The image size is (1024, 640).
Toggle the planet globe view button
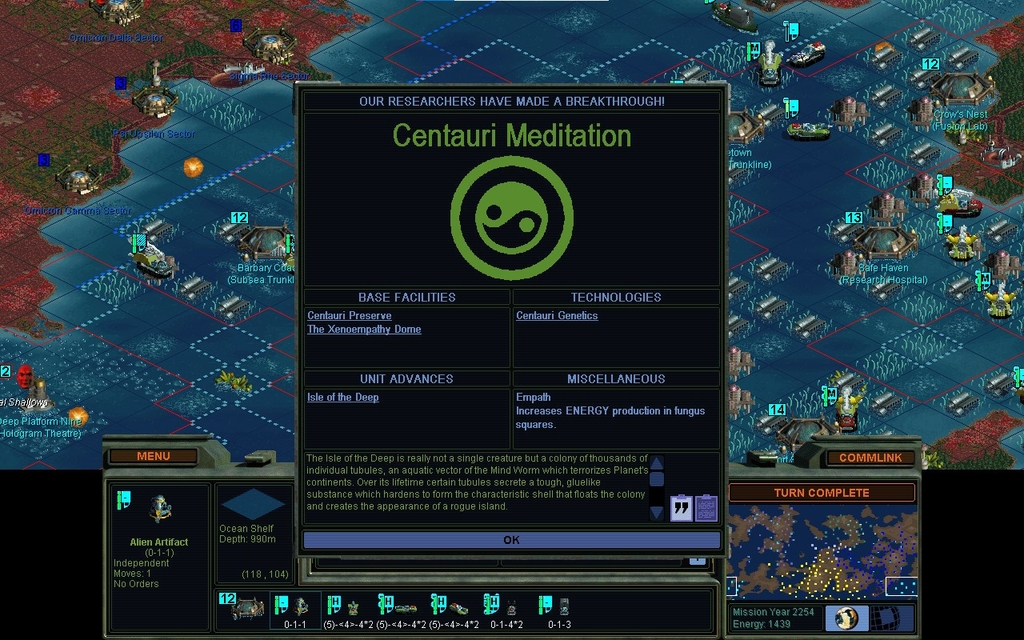[846, 618]
